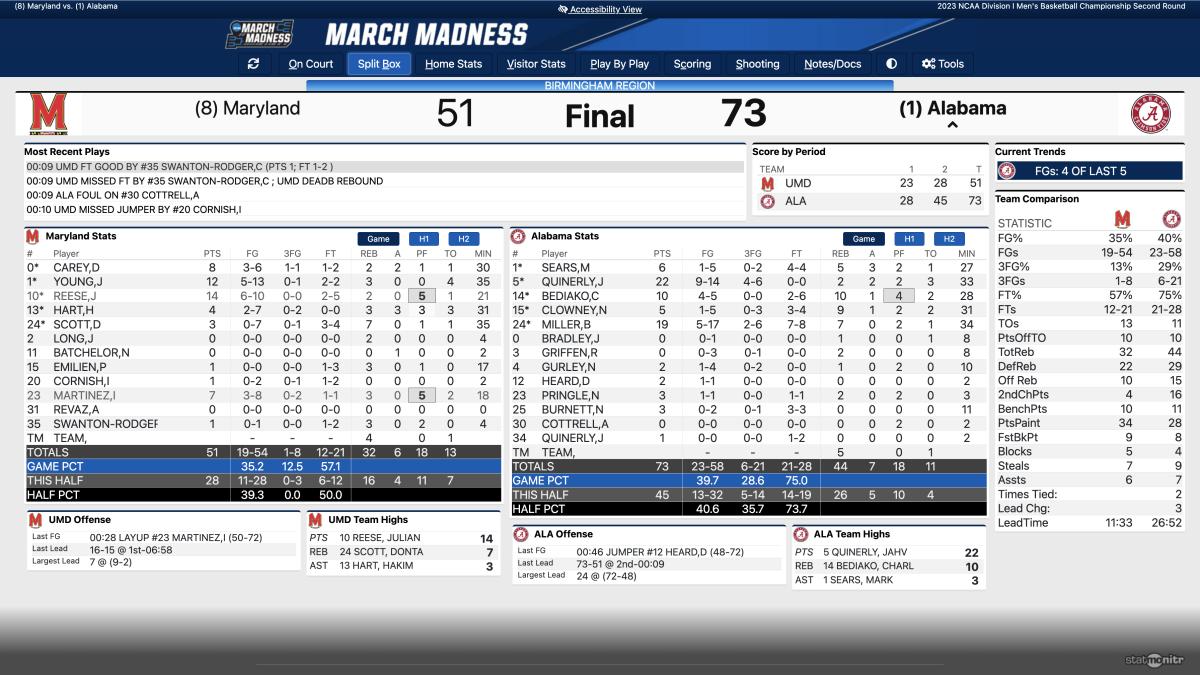1200x675 pixels.
Task: Toggle the contrast mode icon
Action: pyautogui.click(x=891, y=64)
